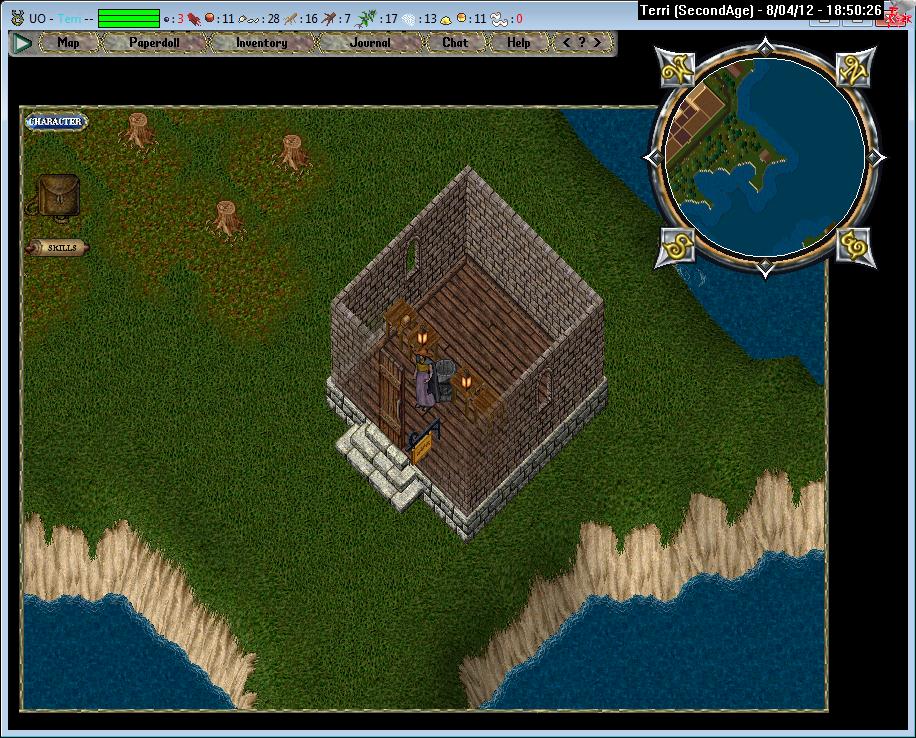Open the Inventory from the menu bar
Viewport: 916px width, 738px height.
tap(261, 43)
